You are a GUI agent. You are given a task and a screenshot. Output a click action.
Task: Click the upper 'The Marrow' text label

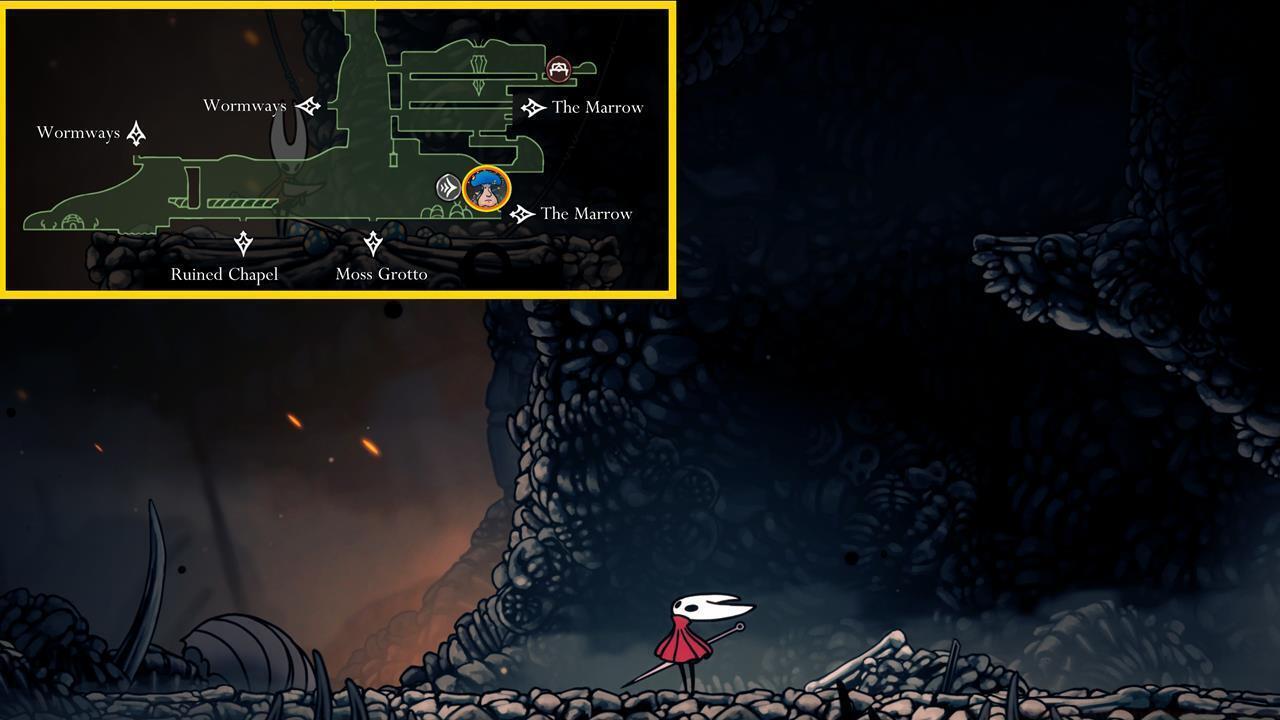tap(597, 107)
